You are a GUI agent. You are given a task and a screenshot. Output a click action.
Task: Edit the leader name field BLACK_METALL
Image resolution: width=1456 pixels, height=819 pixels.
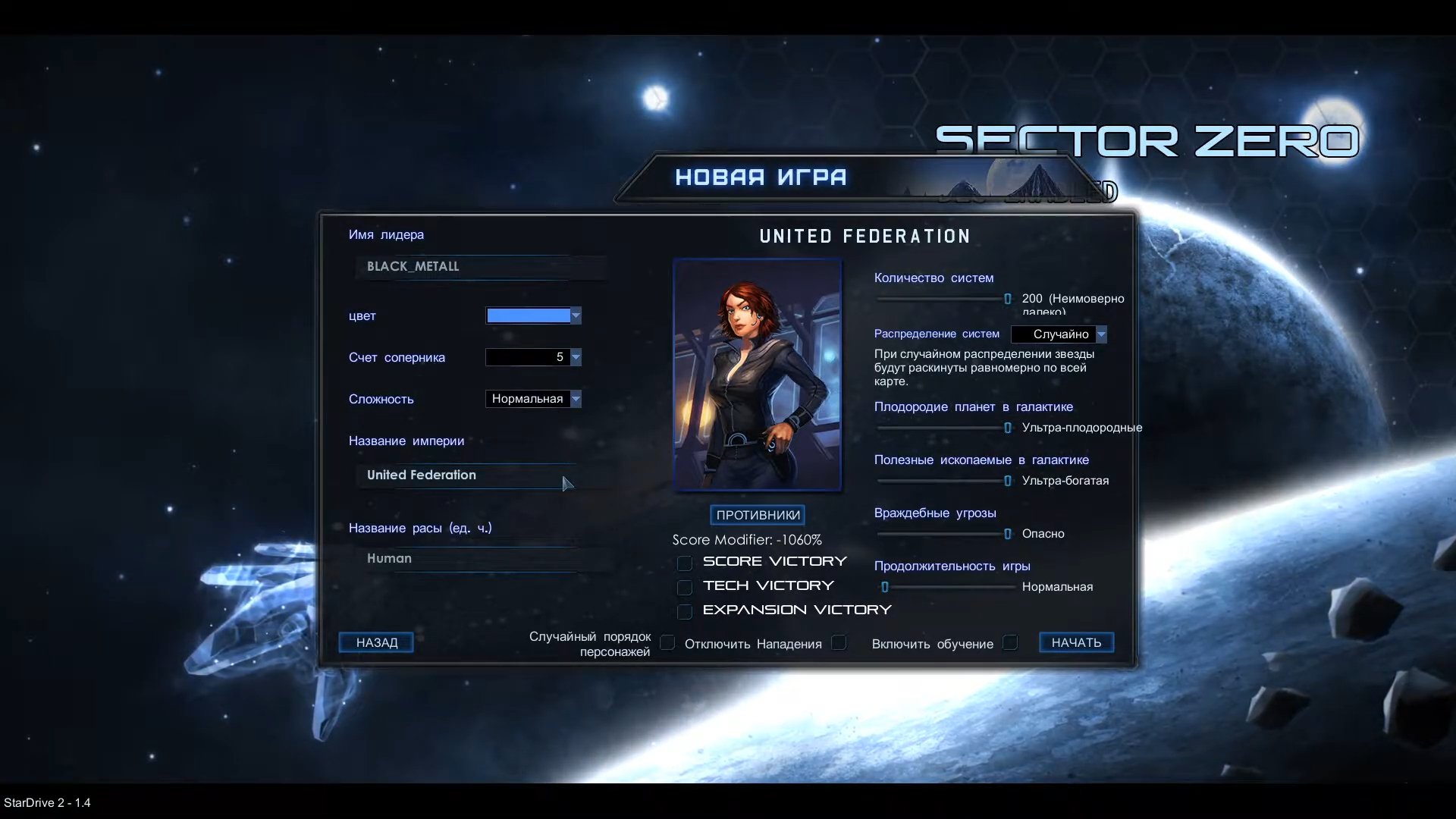point(479,267)
